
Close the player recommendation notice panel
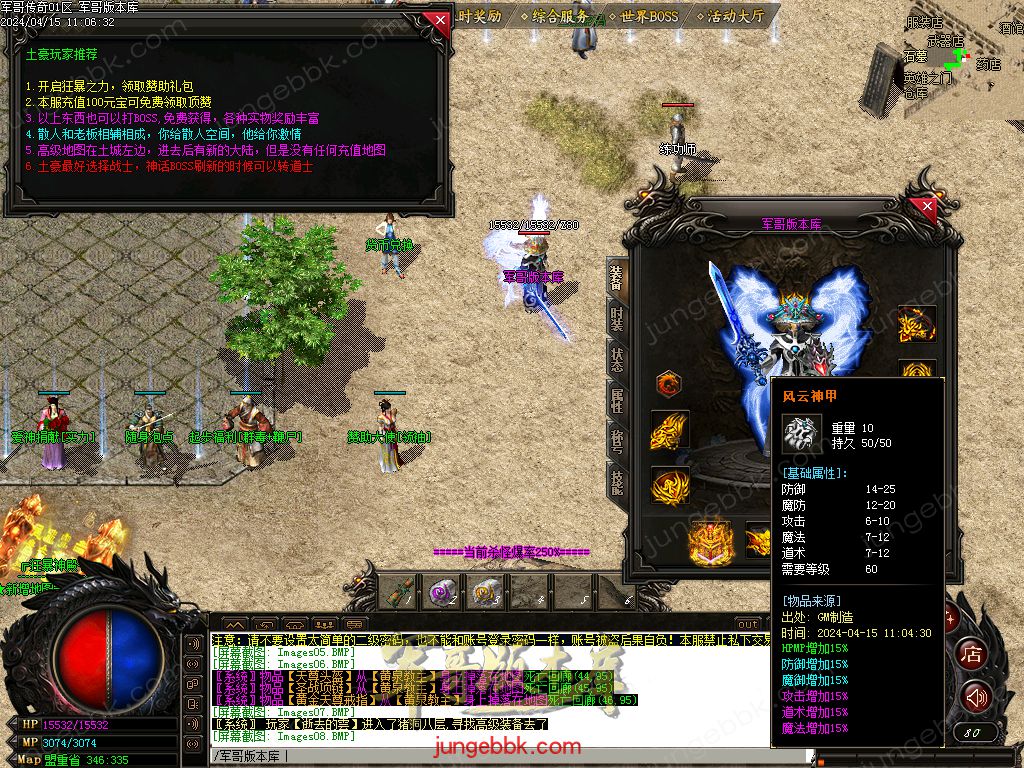pyautogui.click(x=436, y=19)
